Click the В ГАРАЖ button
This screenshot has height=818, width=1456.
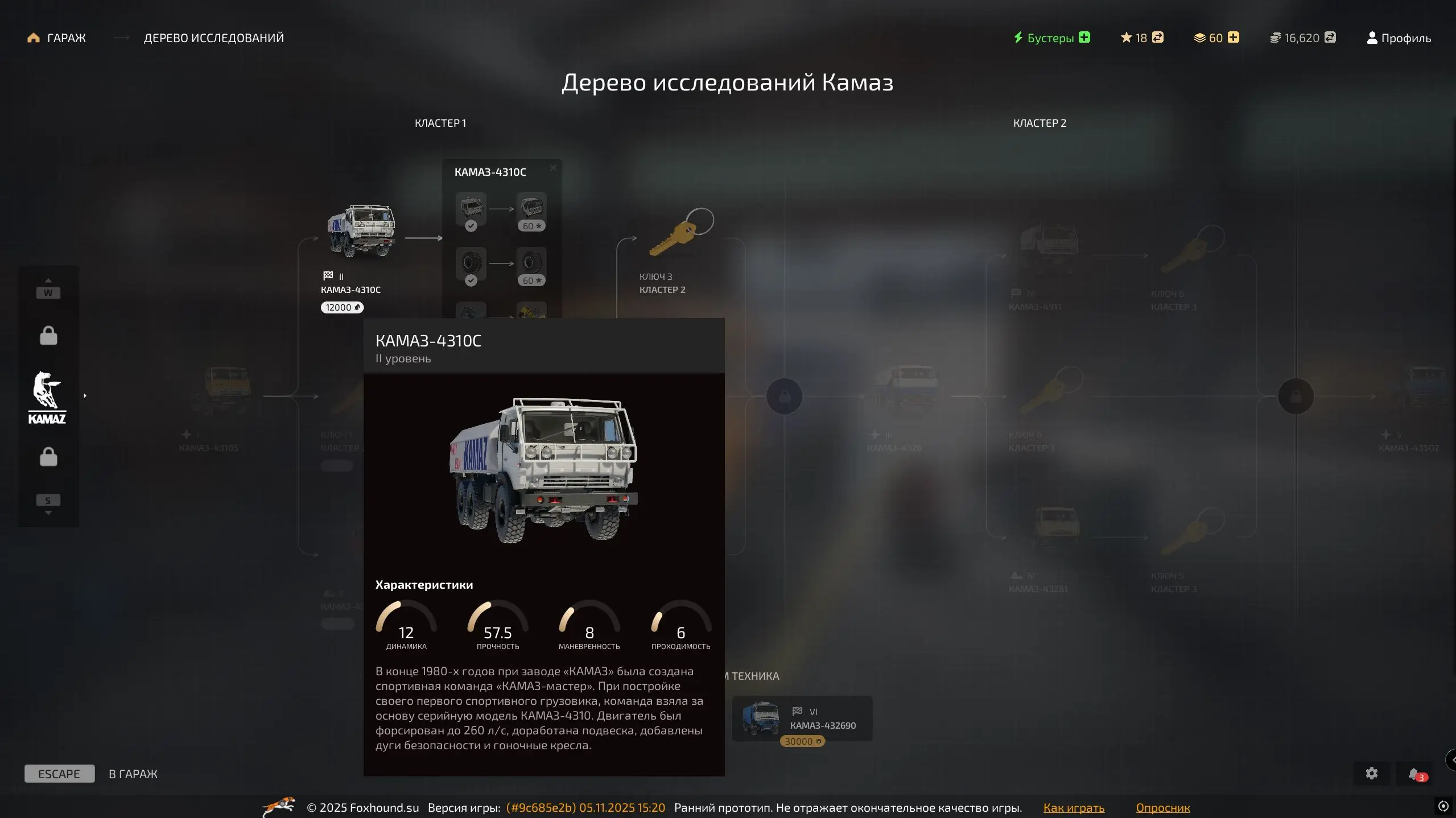[x=132, y=774]
